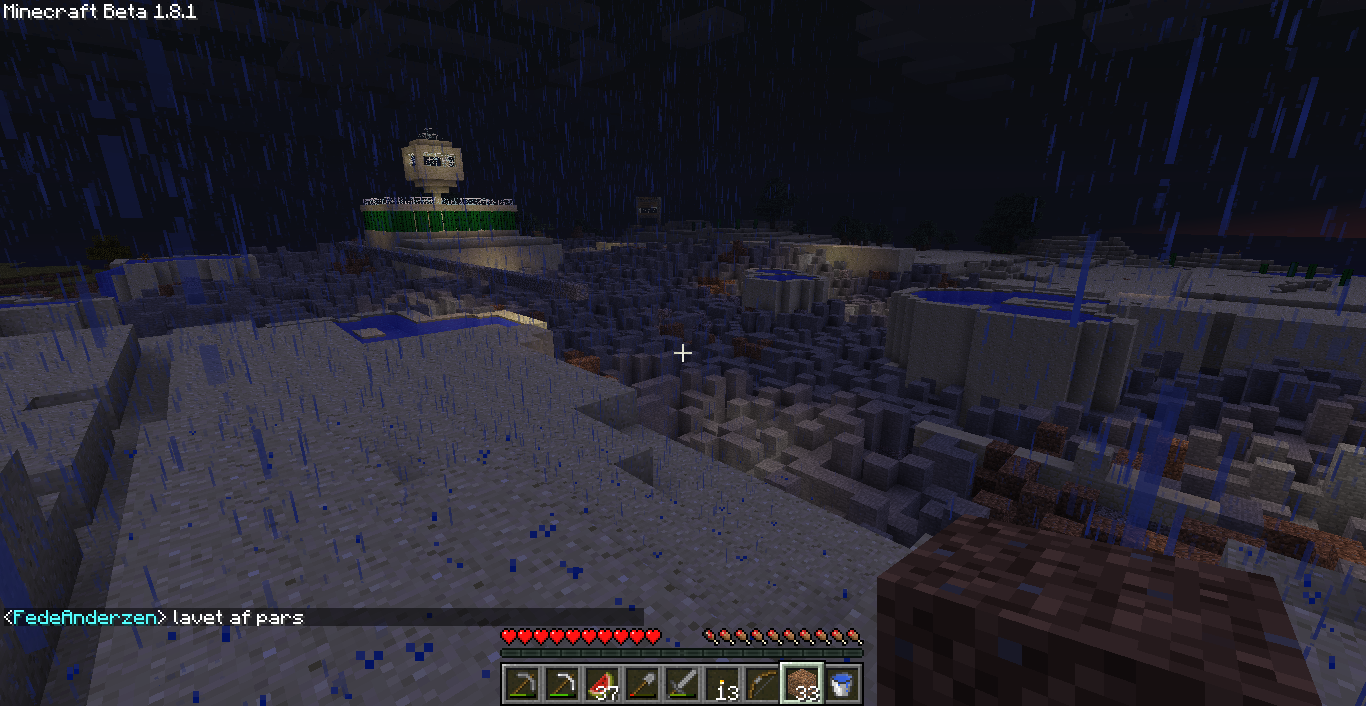Click the dirt block stack slot
This screenshot has width=1366, height=706.
pyautogui.click(x=802, y=683)
